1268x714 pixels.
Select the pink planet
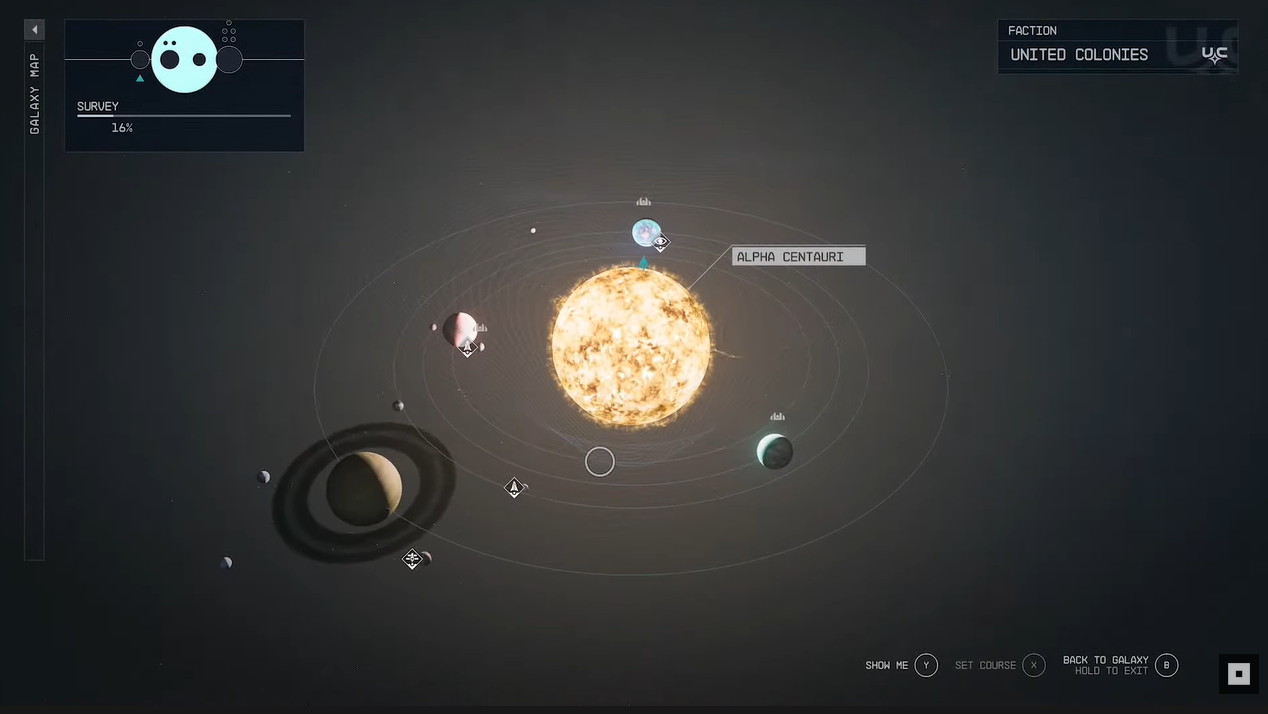(x=459, y=327)
